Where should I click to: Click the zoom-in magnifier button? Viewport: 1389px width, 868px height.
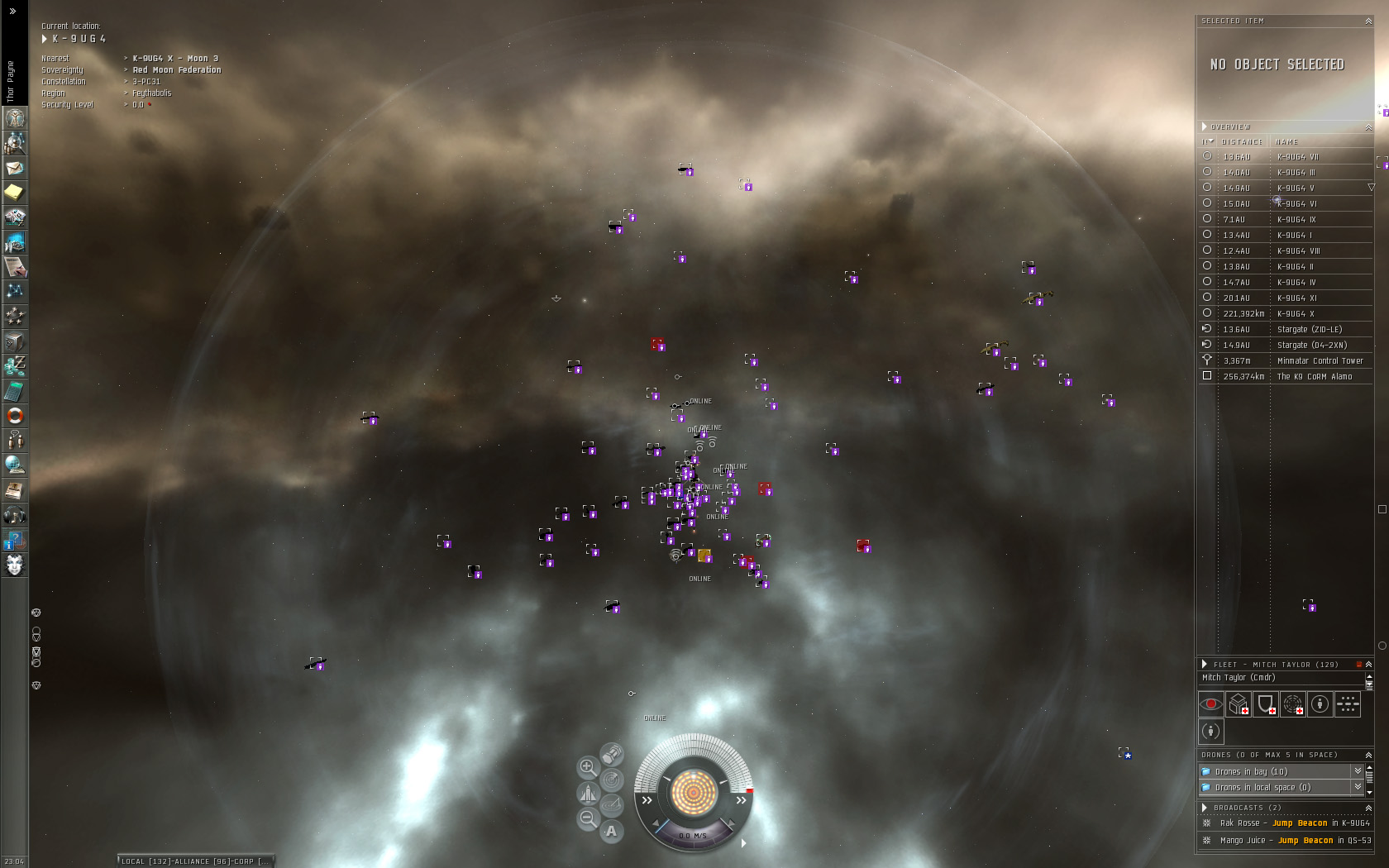point(587,767)
